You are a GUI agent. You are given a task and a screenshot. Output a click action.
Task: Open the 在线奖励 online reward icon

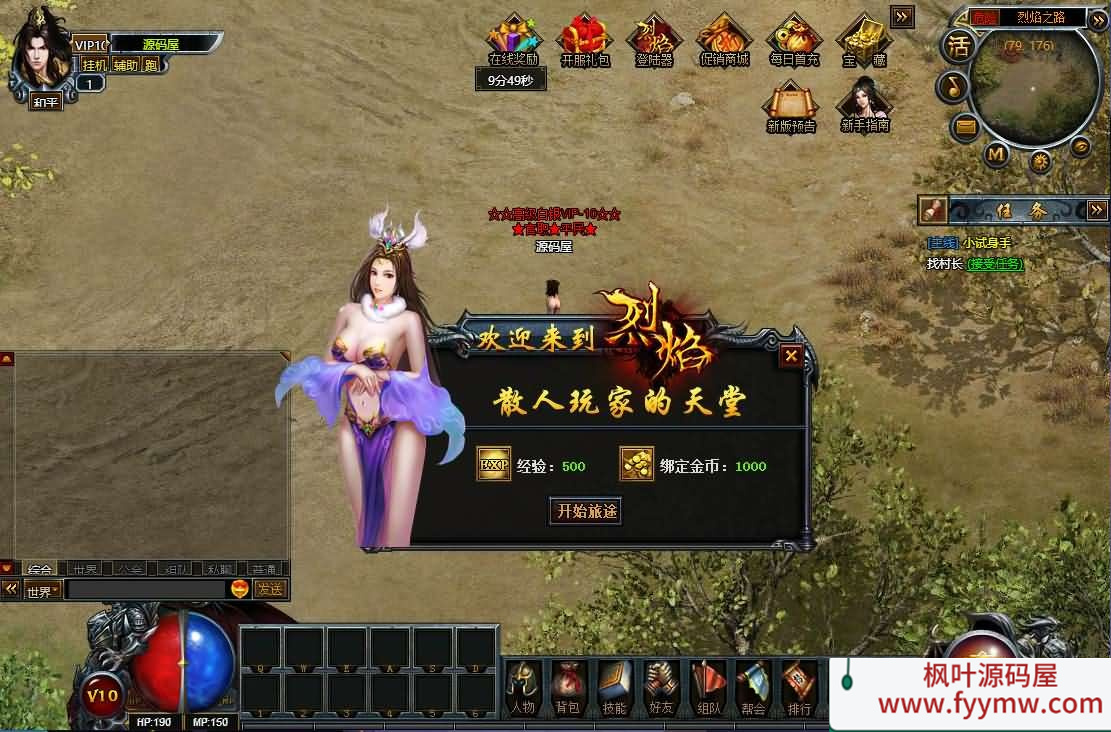pos(513,40)
